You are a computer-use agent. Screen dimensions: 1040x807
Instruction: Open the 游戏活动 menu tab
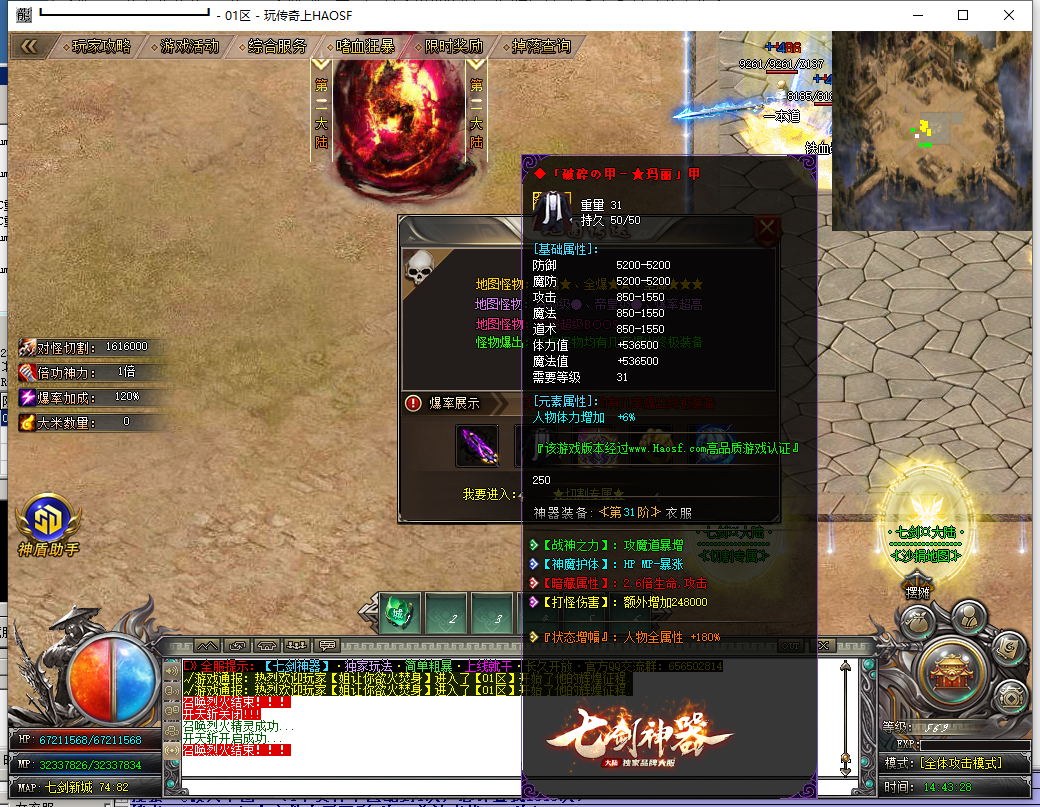coord(190,46)
